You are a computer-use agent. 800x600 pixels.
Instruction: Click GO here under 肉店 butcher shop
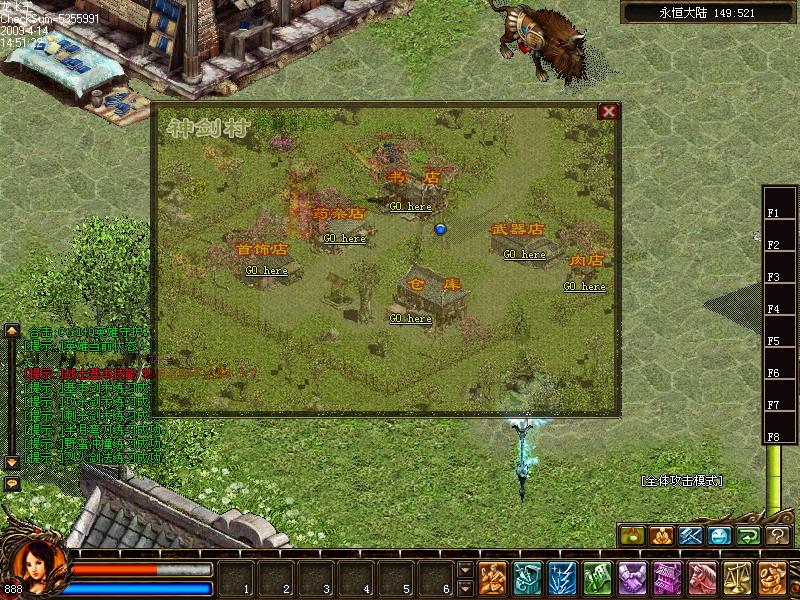(x=584, y=287)
